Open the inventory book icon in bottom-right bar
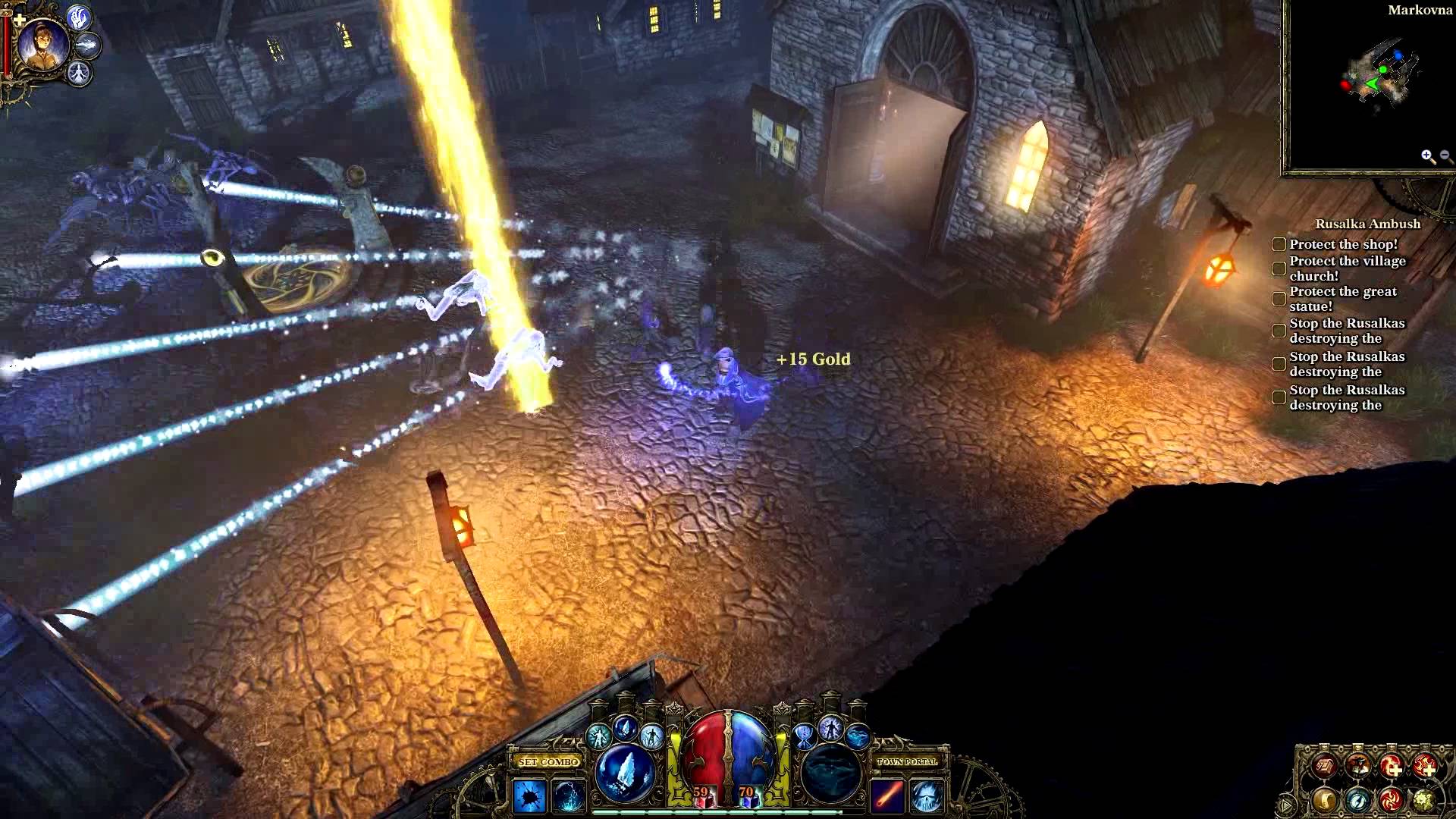1456x819 pixels. (x=1325, y=765)
